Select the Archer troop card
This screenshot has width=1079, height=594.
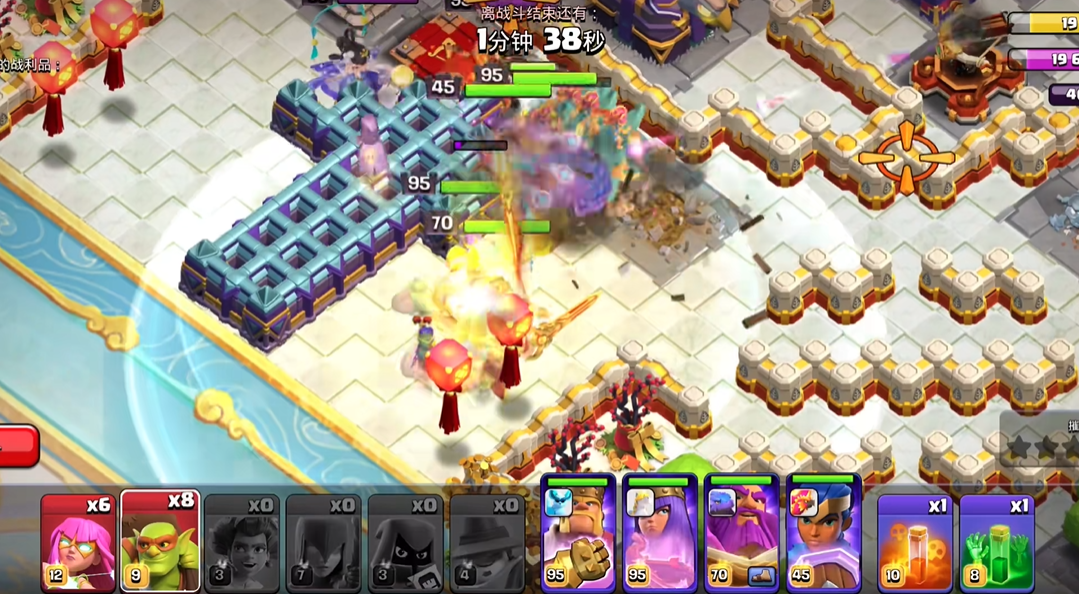pyautogui.click(x=78, y=542)
